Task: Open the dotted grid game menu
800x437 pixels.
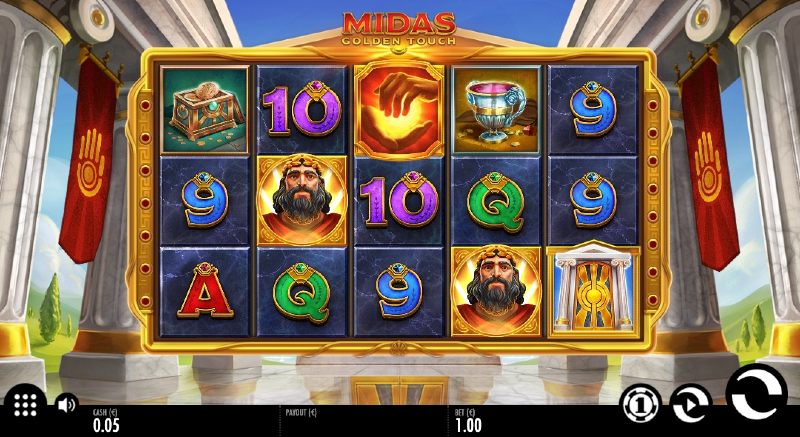Action: coord(25,404)
